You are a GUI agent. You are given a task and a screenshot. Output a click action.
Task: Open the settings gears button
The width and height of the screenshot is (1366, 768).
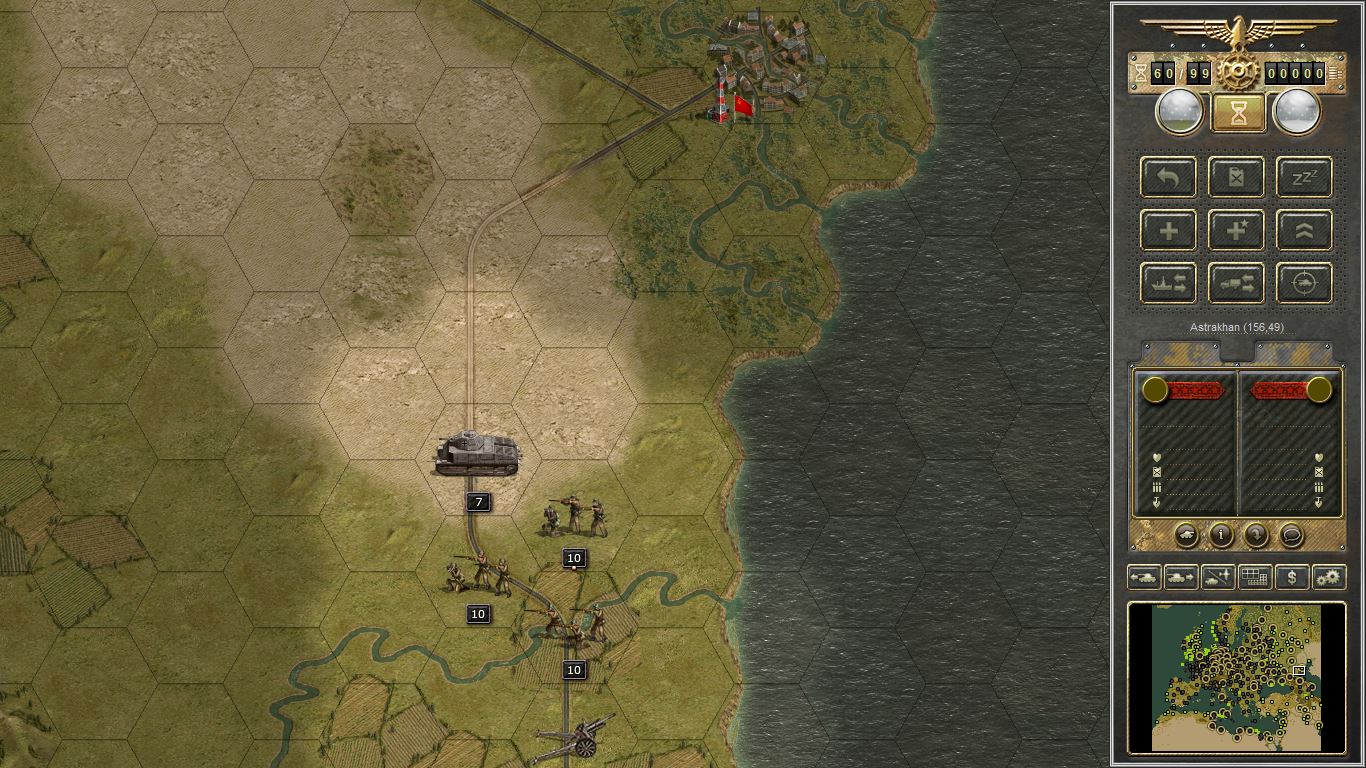tap(1329, 577)
